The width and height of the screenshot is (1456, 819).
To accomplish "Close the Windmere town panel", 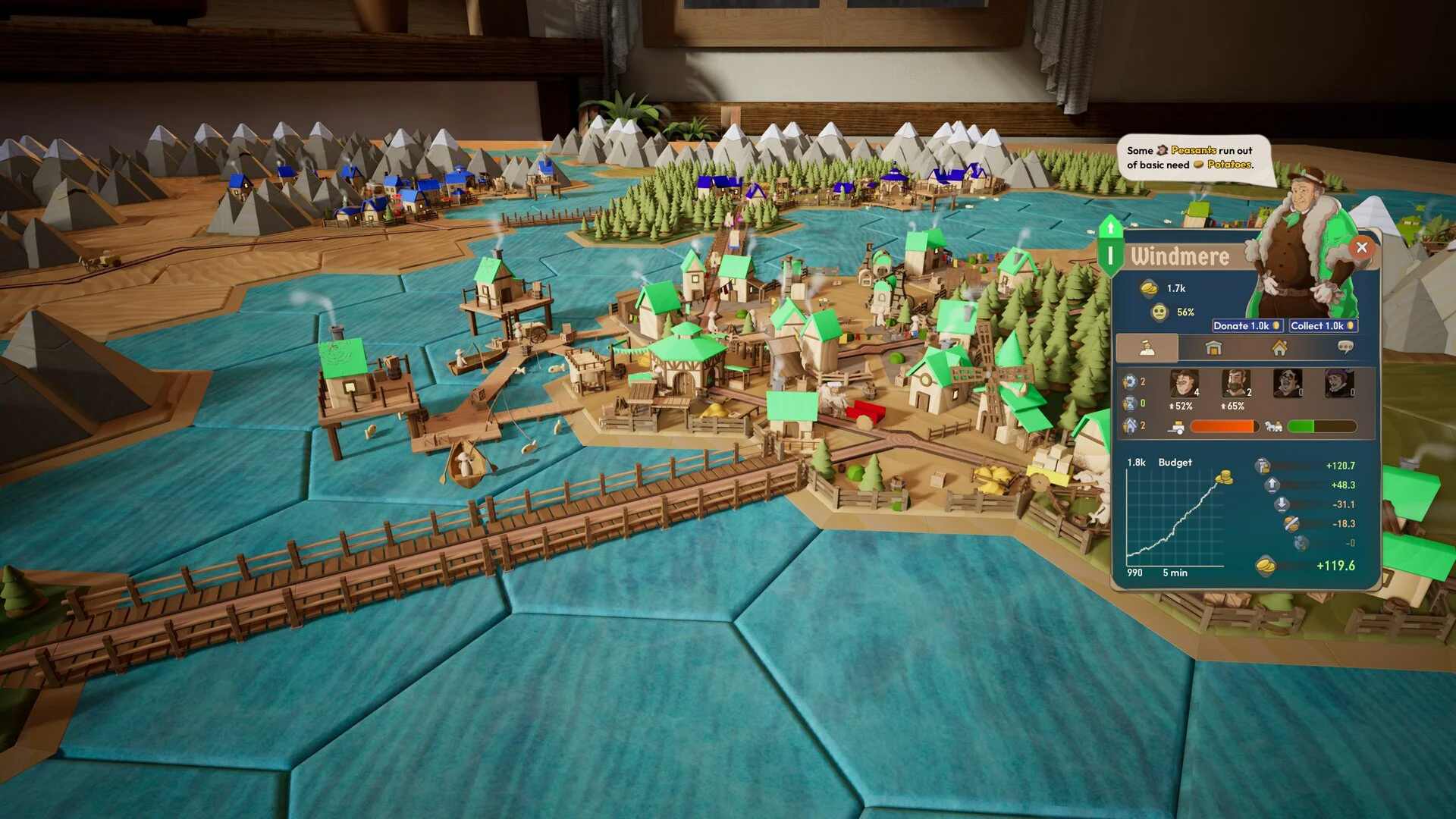I will point(1362,247).
